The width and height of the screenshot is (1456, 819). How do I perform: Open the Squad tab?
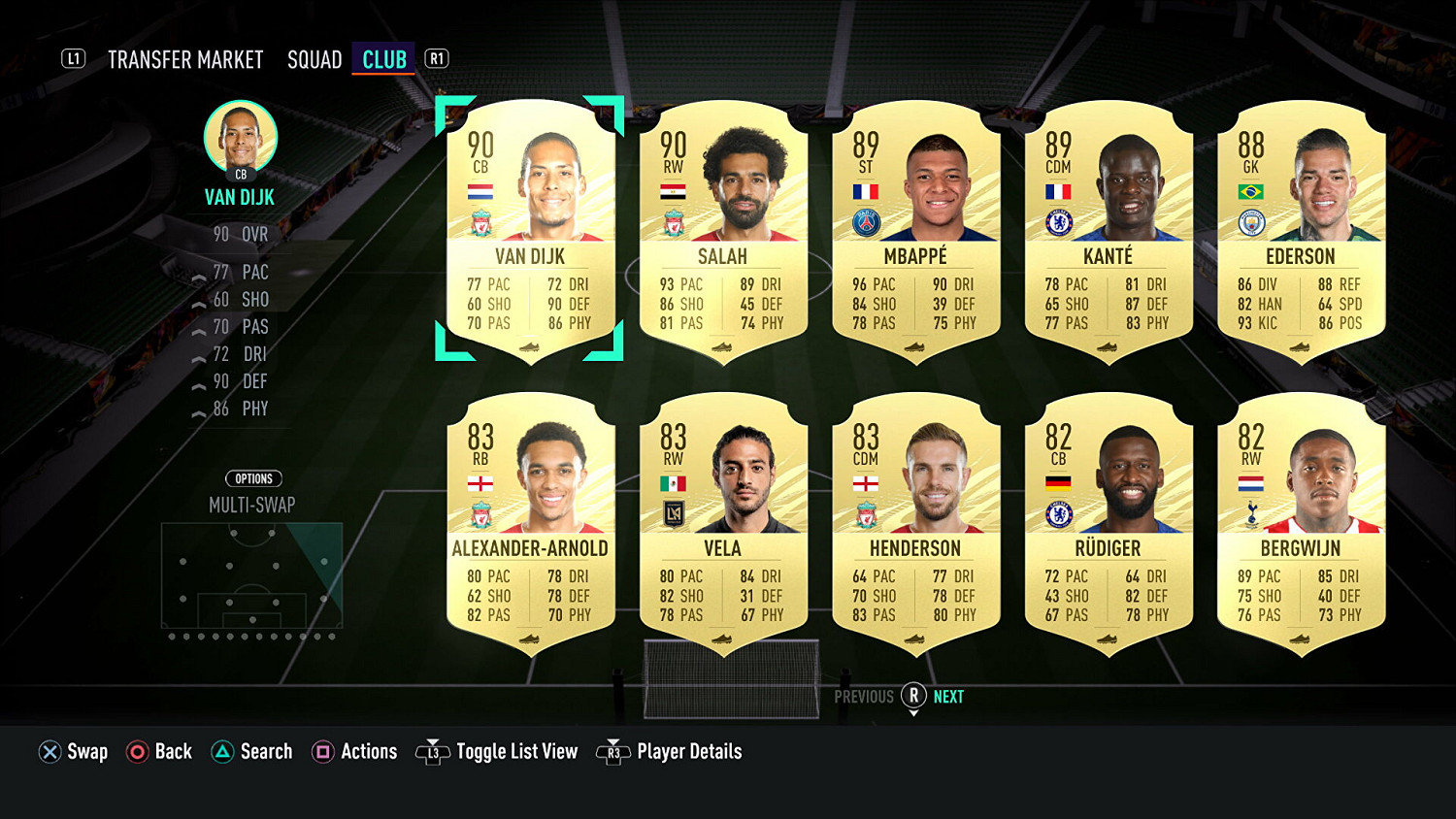(x=314, y=59)
